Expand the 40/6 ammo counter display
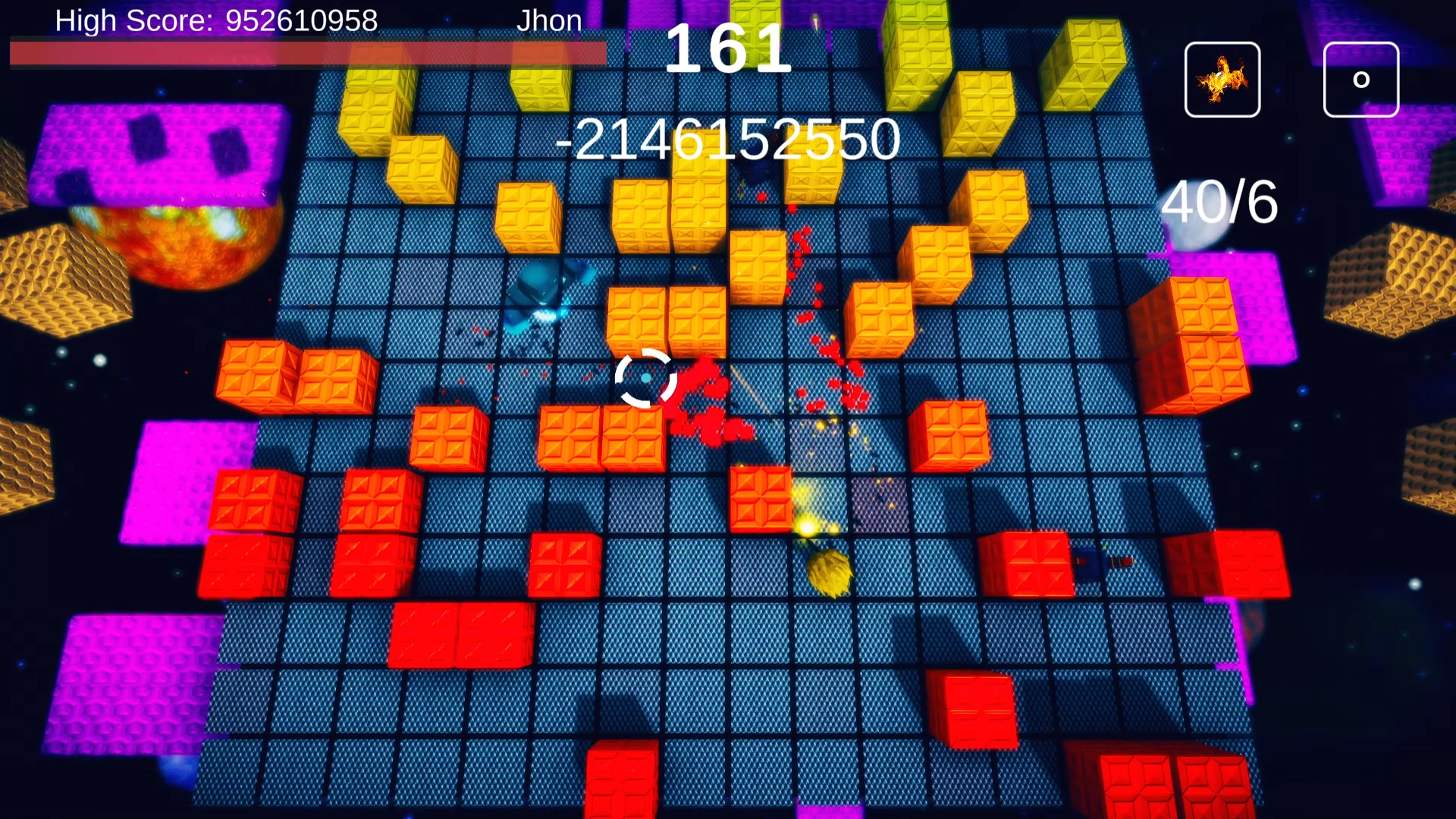1456x819 pixels. (1219, 203)
